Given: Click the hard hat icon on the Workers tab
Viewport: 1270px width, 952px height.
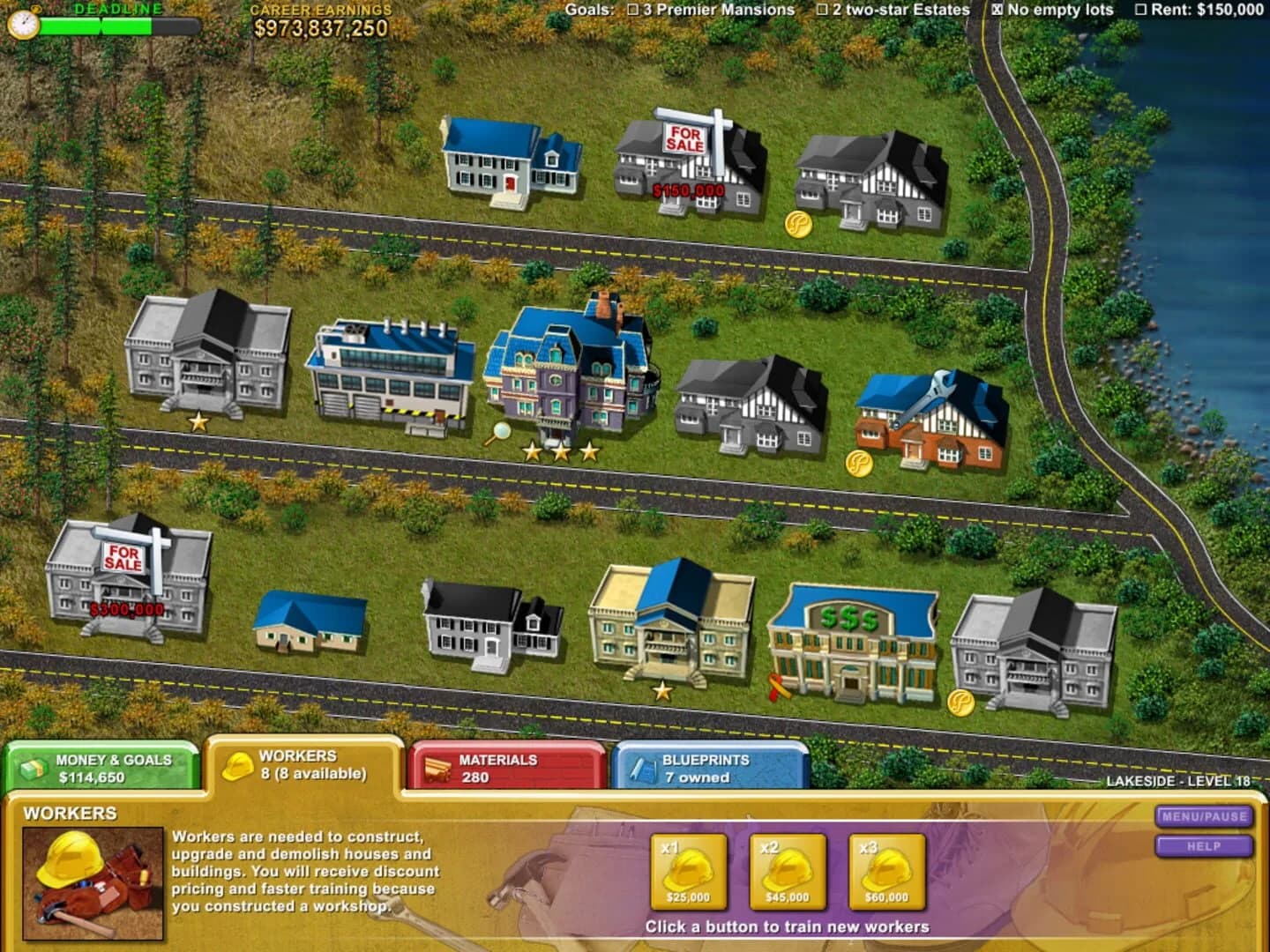Looking at the screenshot, I should click(236, 767).
